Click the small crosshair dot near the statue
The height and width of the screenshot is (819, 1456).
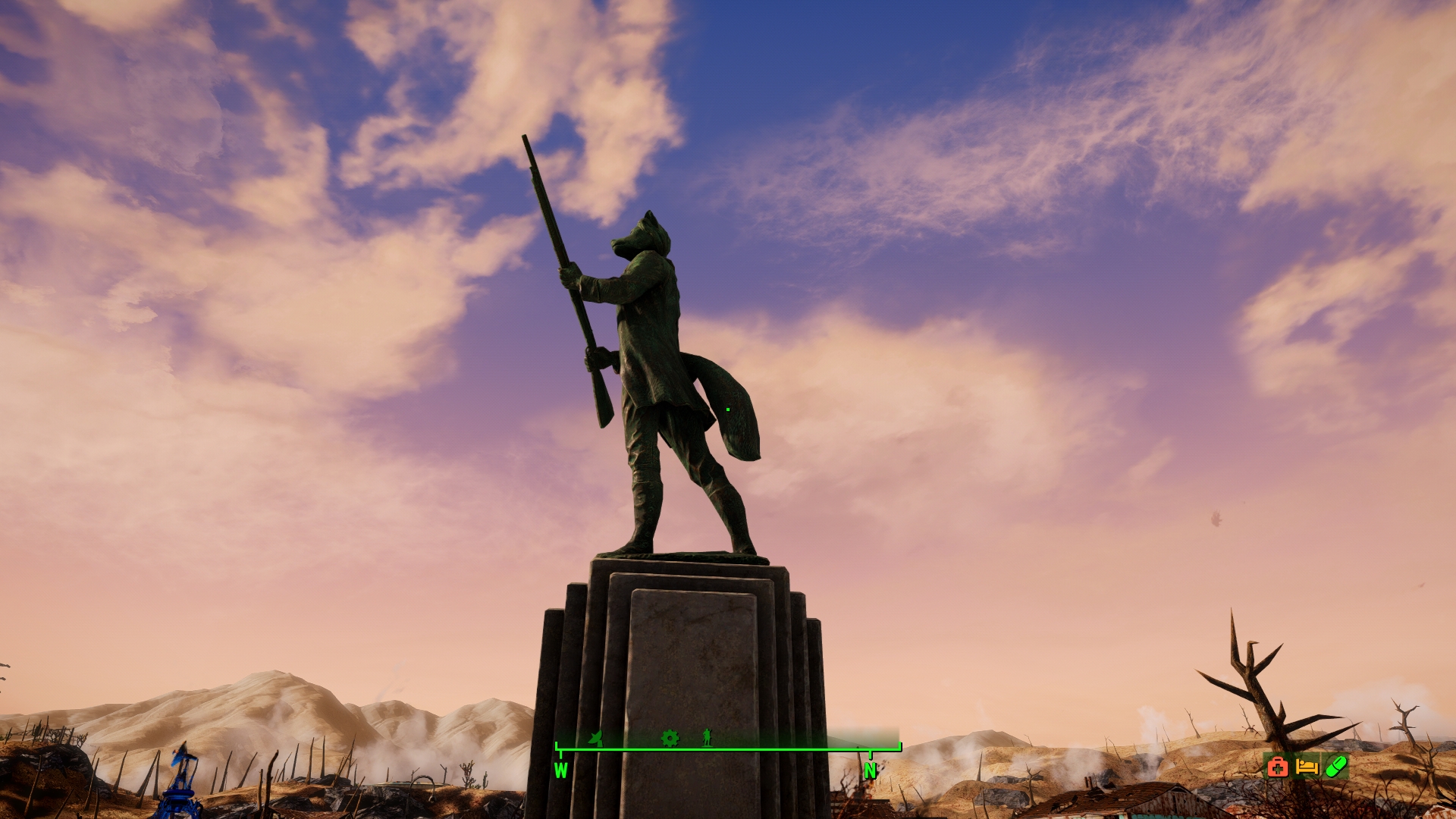tap(726, 408)
